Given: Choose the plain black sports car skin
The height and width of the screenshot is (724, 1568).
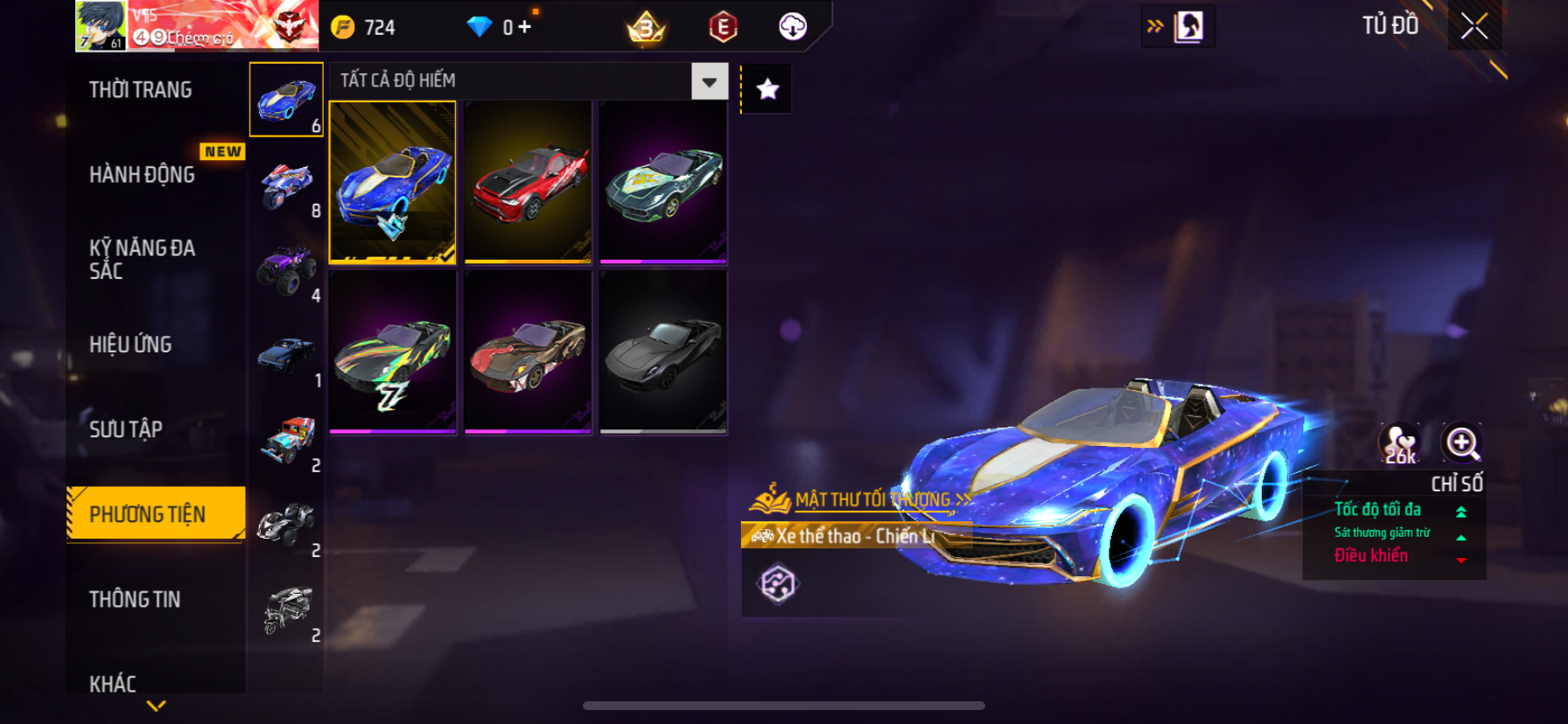Looking at the screenshot, I should click(663, 352).
